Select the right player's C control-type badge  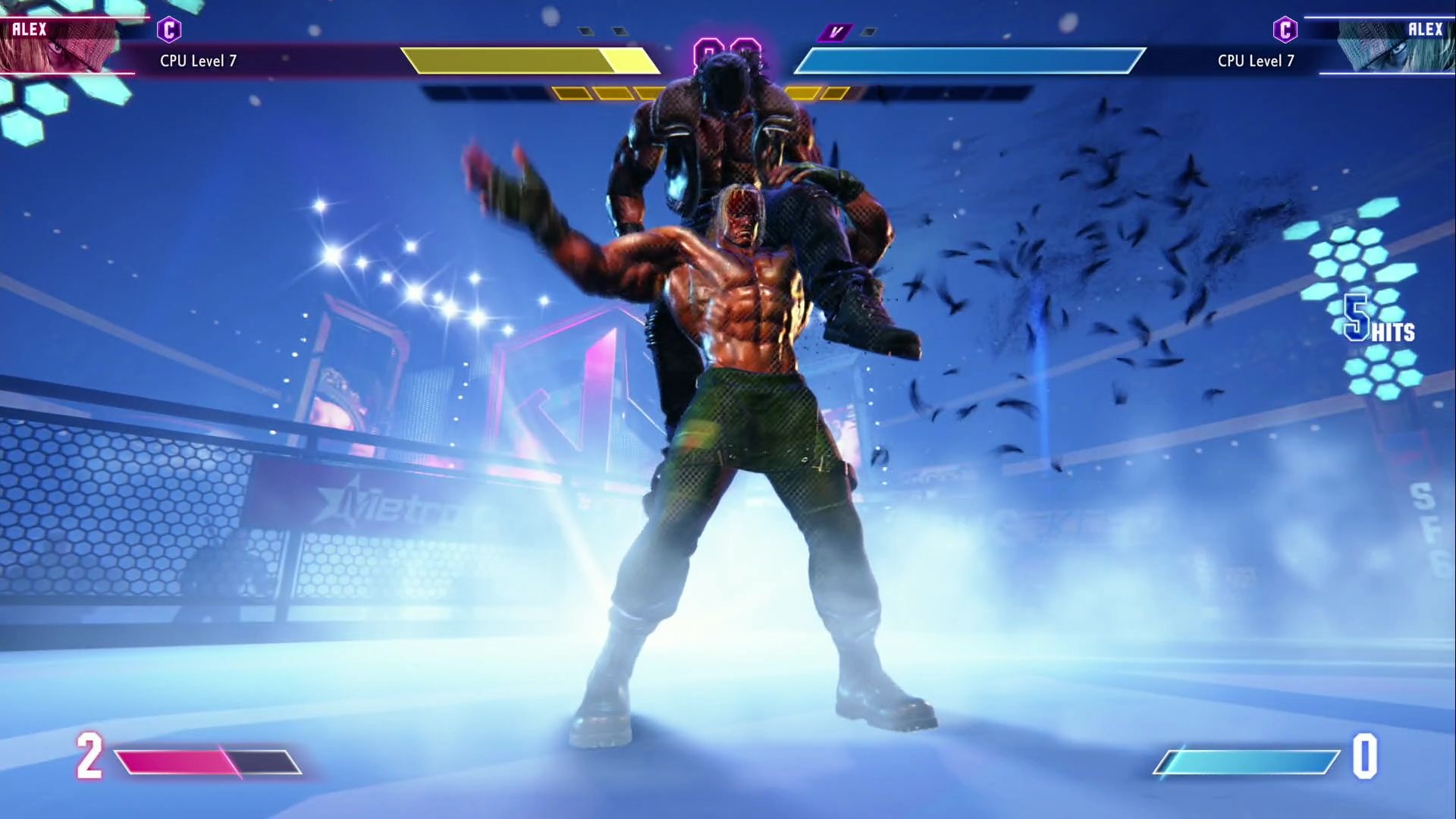(x=1285, y=30)
